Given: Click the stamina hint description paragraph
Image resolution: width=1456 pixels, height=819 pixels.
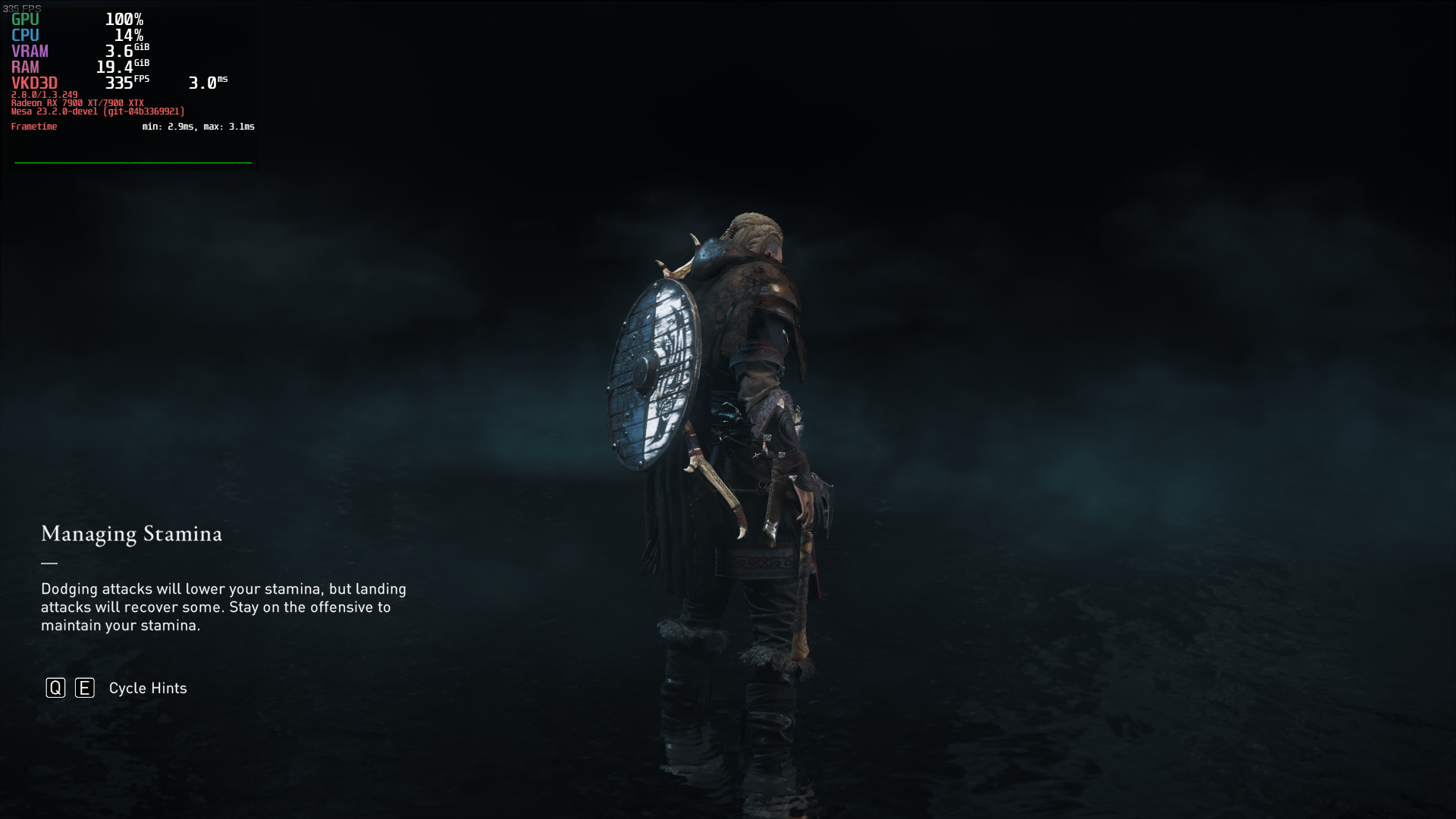Looking at the screenshot, I should [x=224, y=607].
